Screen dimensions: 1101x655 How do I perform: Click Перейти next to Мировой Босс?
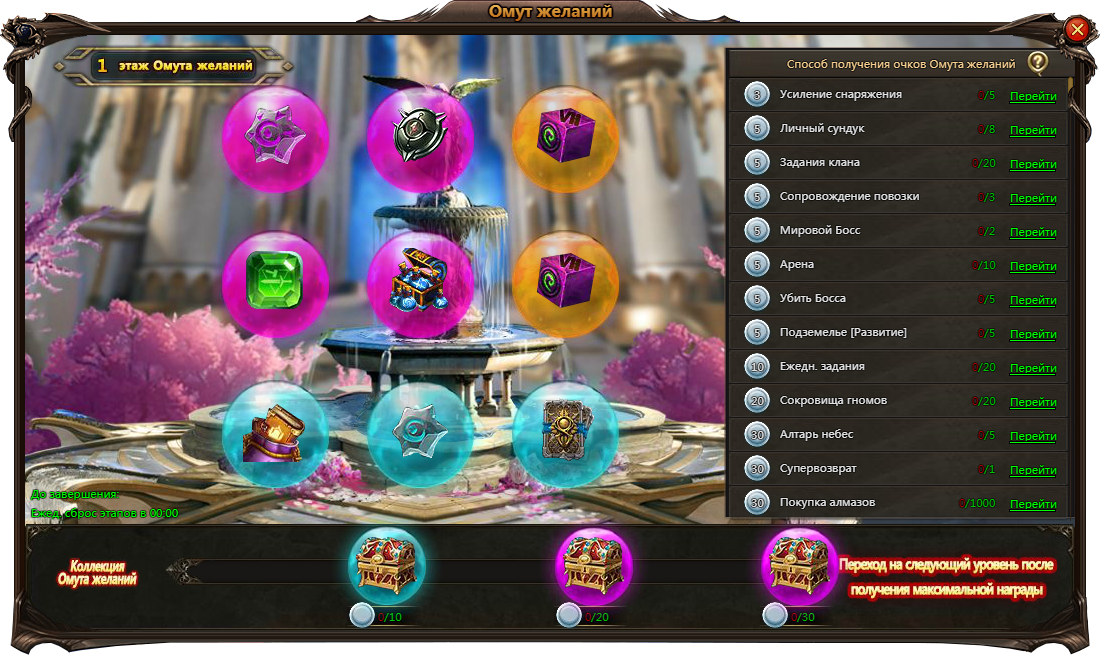1033,233
